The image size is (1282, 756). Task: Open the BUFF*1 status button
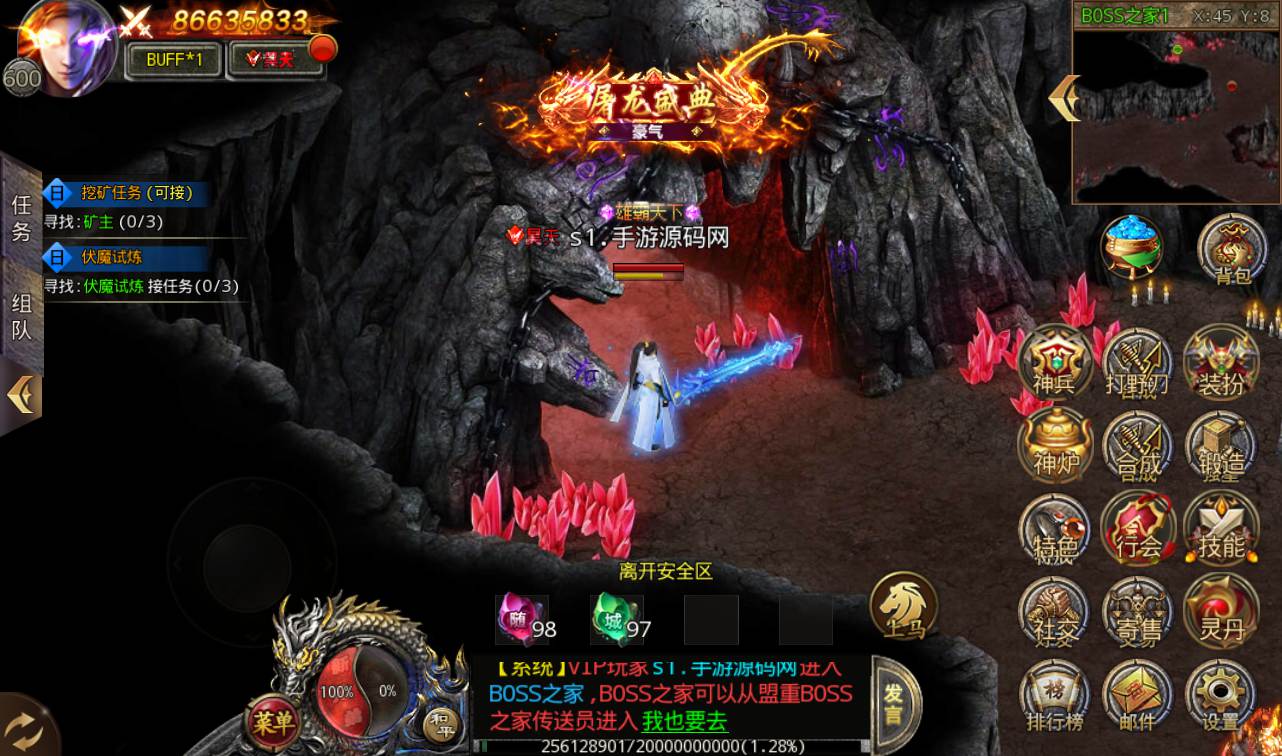coord(174,59)
